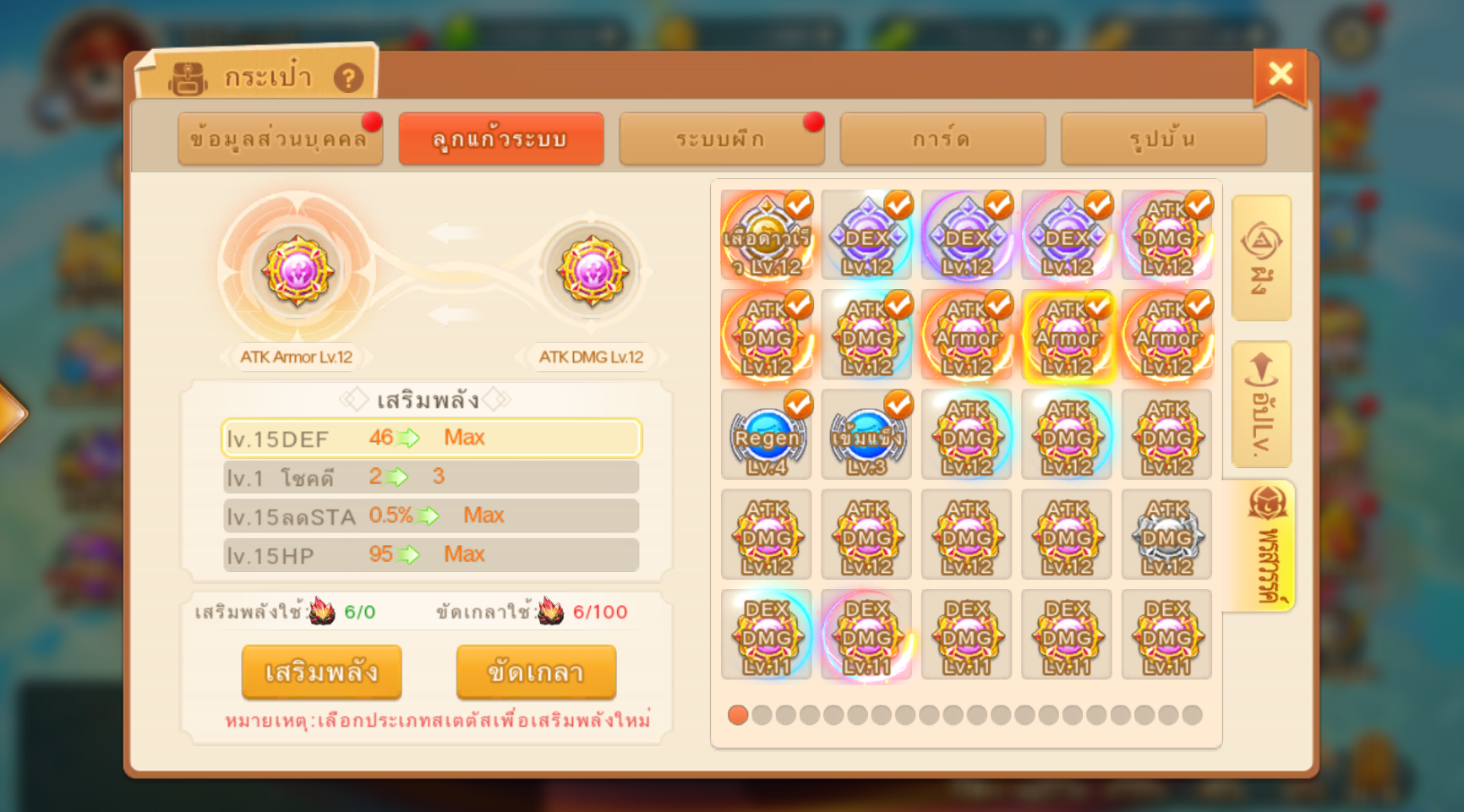
Task: Select the lv.1 โชคดี stat row
Action: coord(431,477)
